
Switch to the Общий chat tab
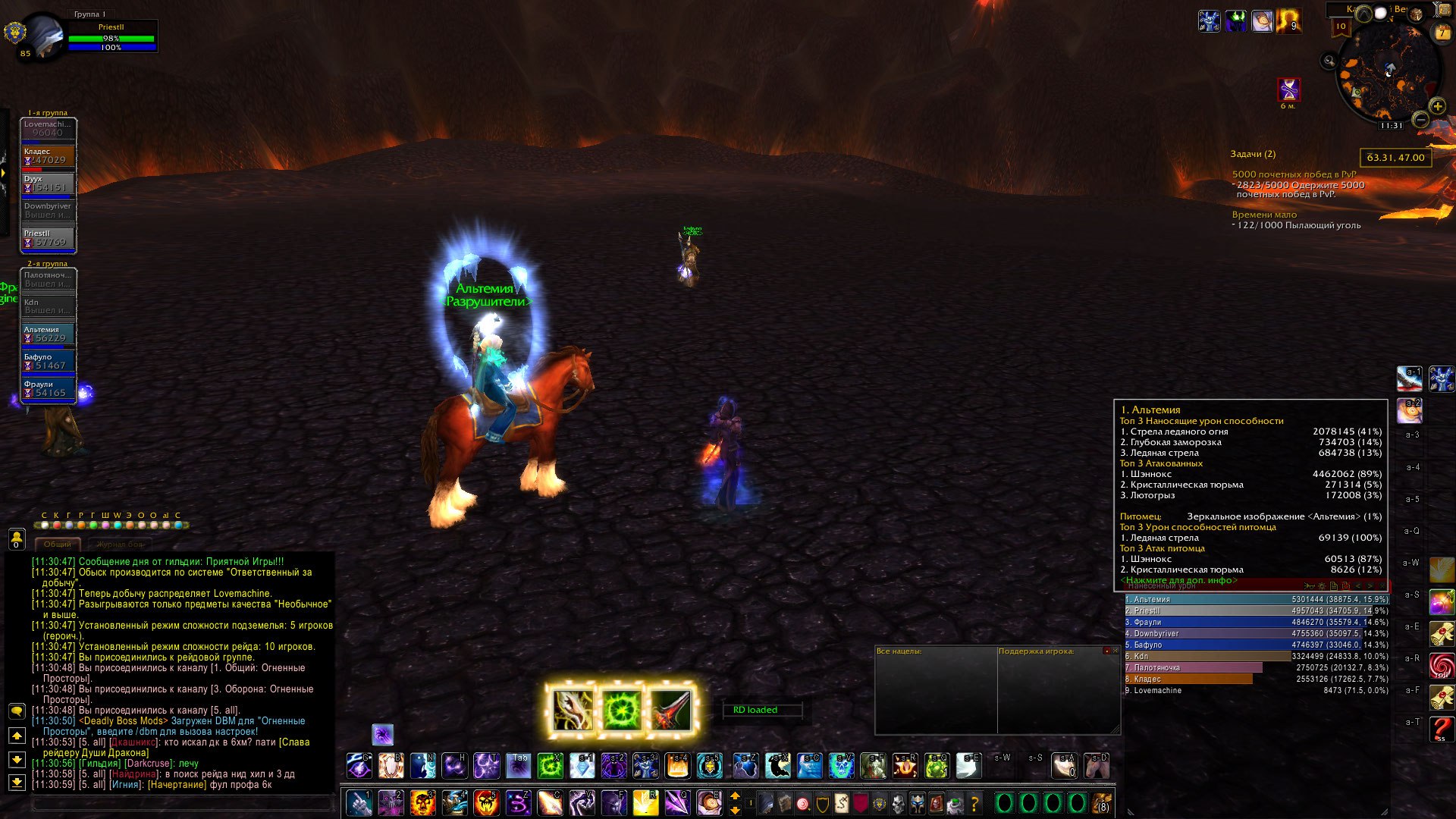tap(58, 544)
